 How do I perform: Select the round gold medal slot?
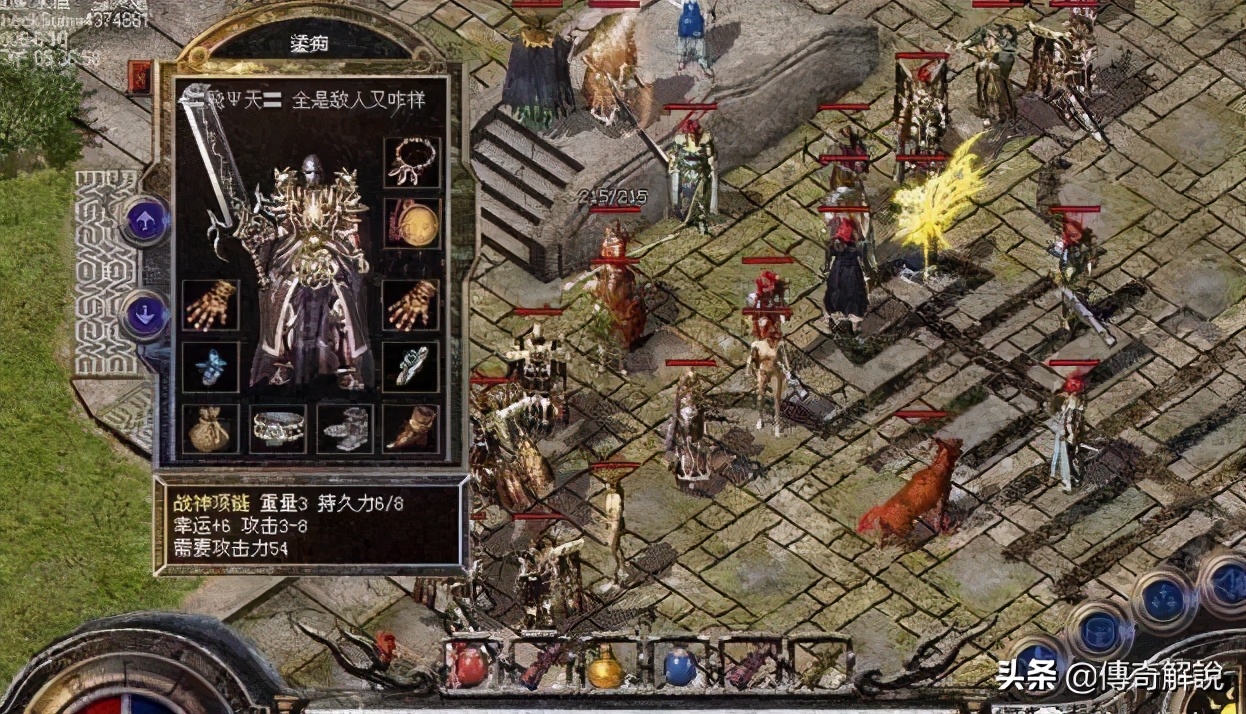tap(412, 224)
